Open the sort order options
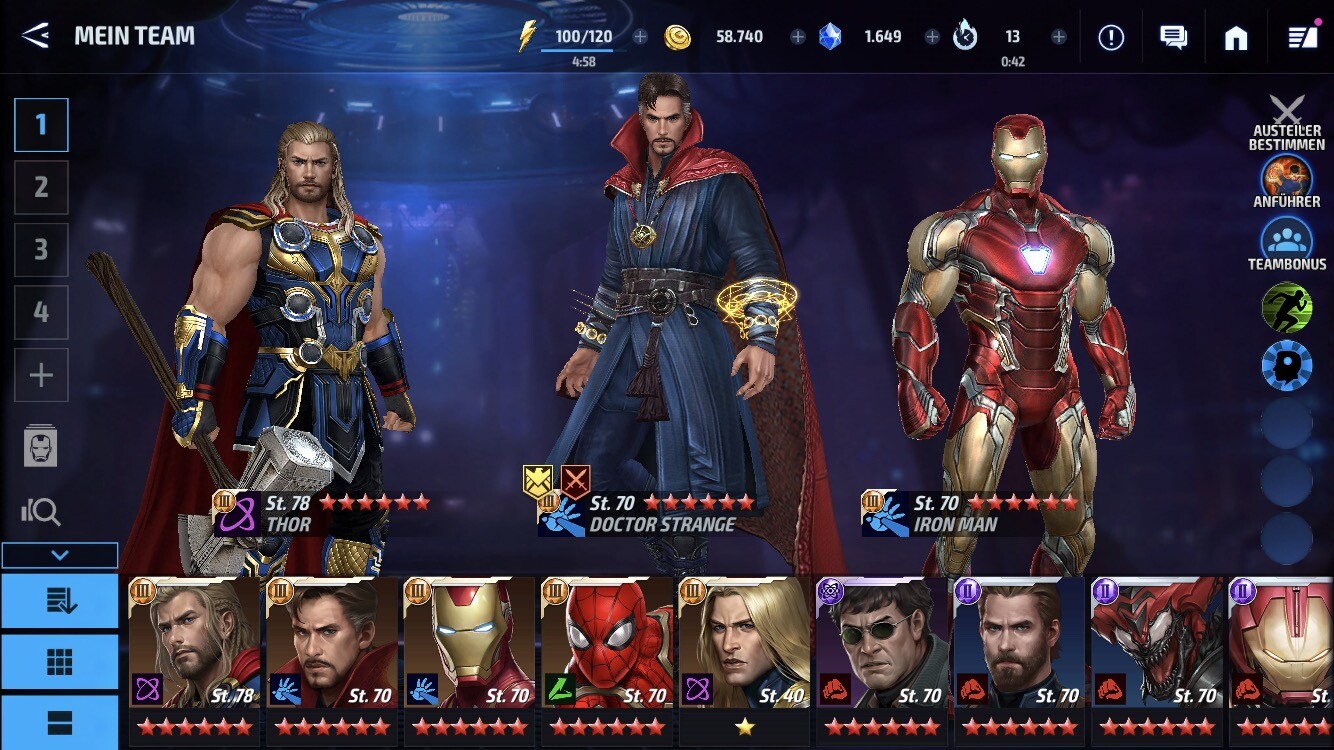Screen dimensions: 1334x750 pos(60,600)
